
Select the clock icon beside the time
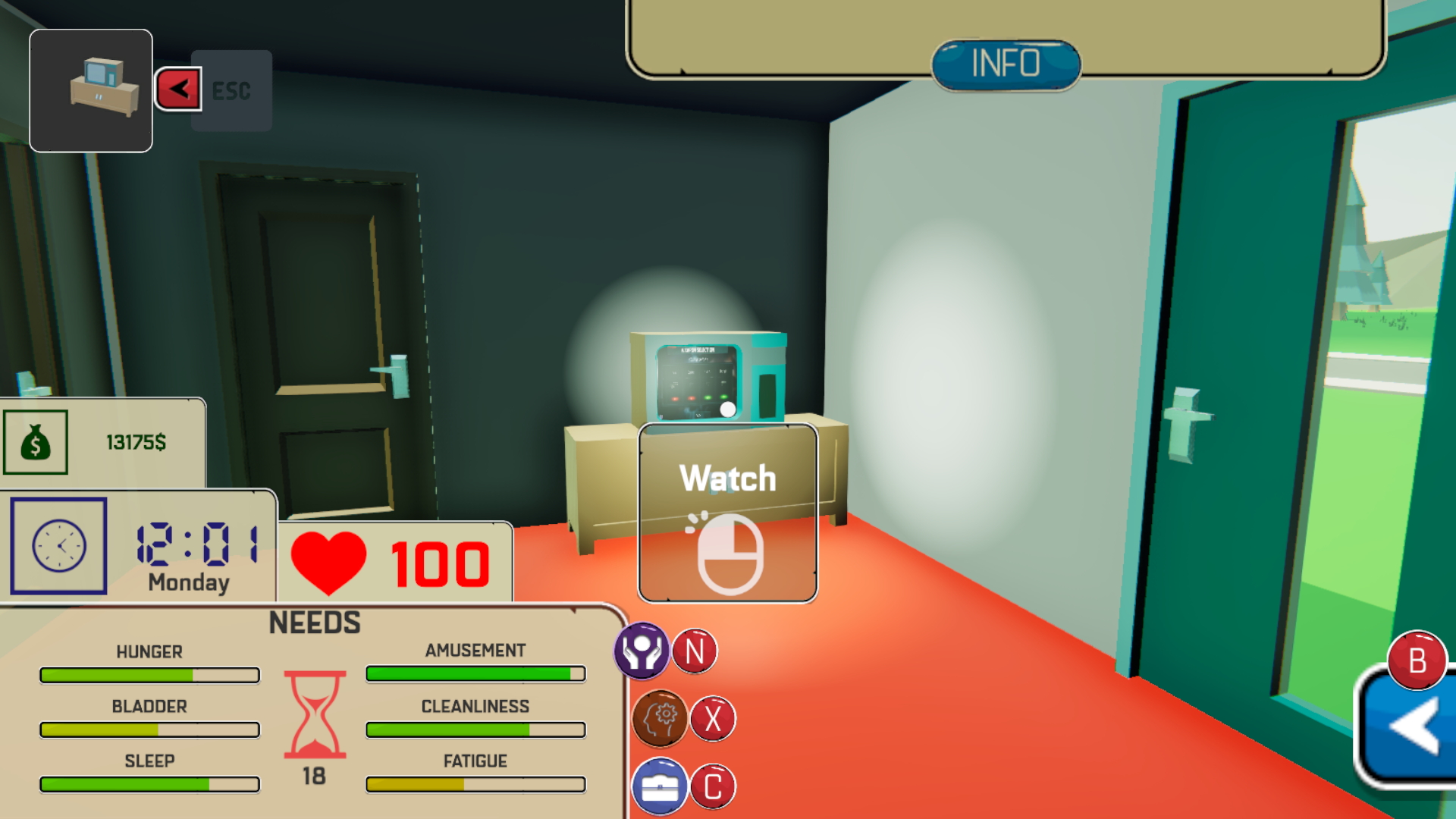pos(58,548)
